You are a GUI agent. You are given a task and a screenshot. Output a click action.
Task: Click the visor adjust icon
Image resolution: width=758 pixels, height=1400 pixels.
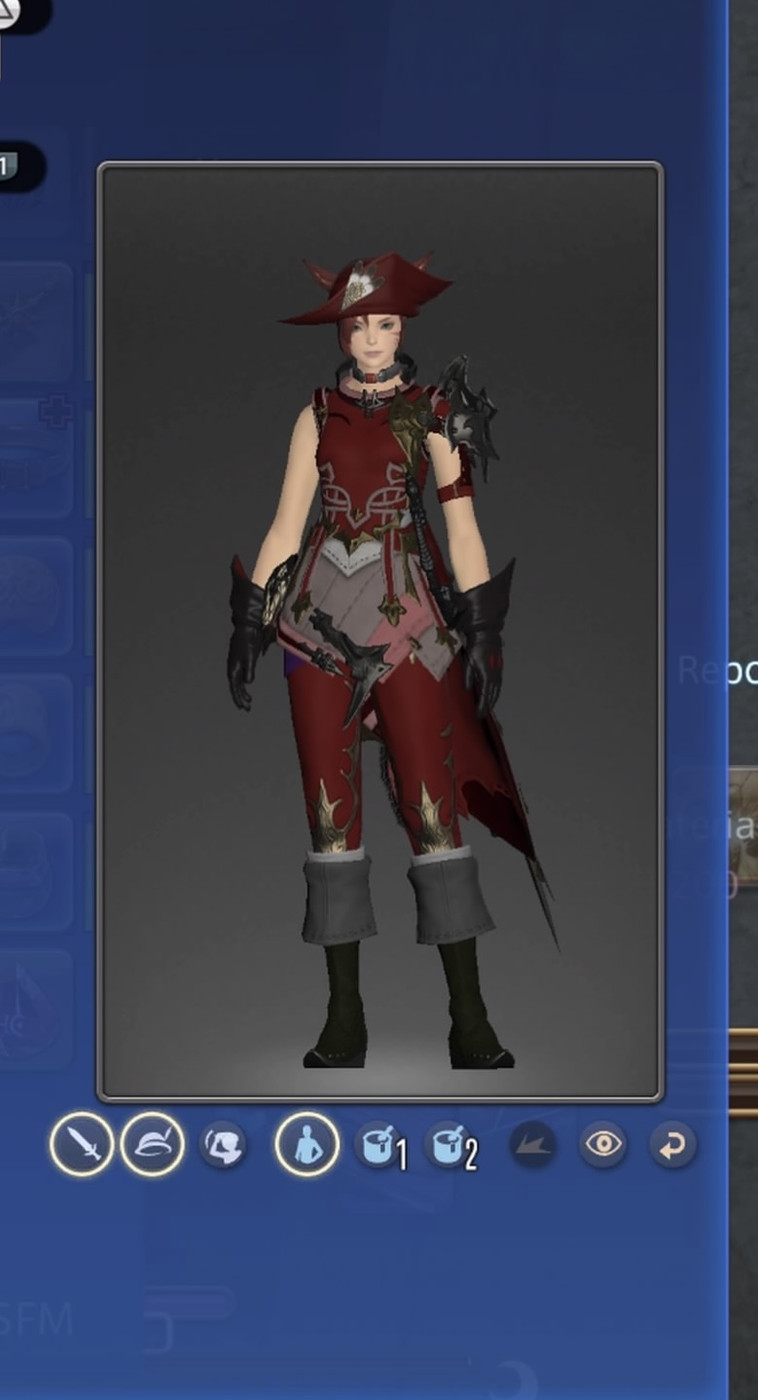pos(223,1145)
